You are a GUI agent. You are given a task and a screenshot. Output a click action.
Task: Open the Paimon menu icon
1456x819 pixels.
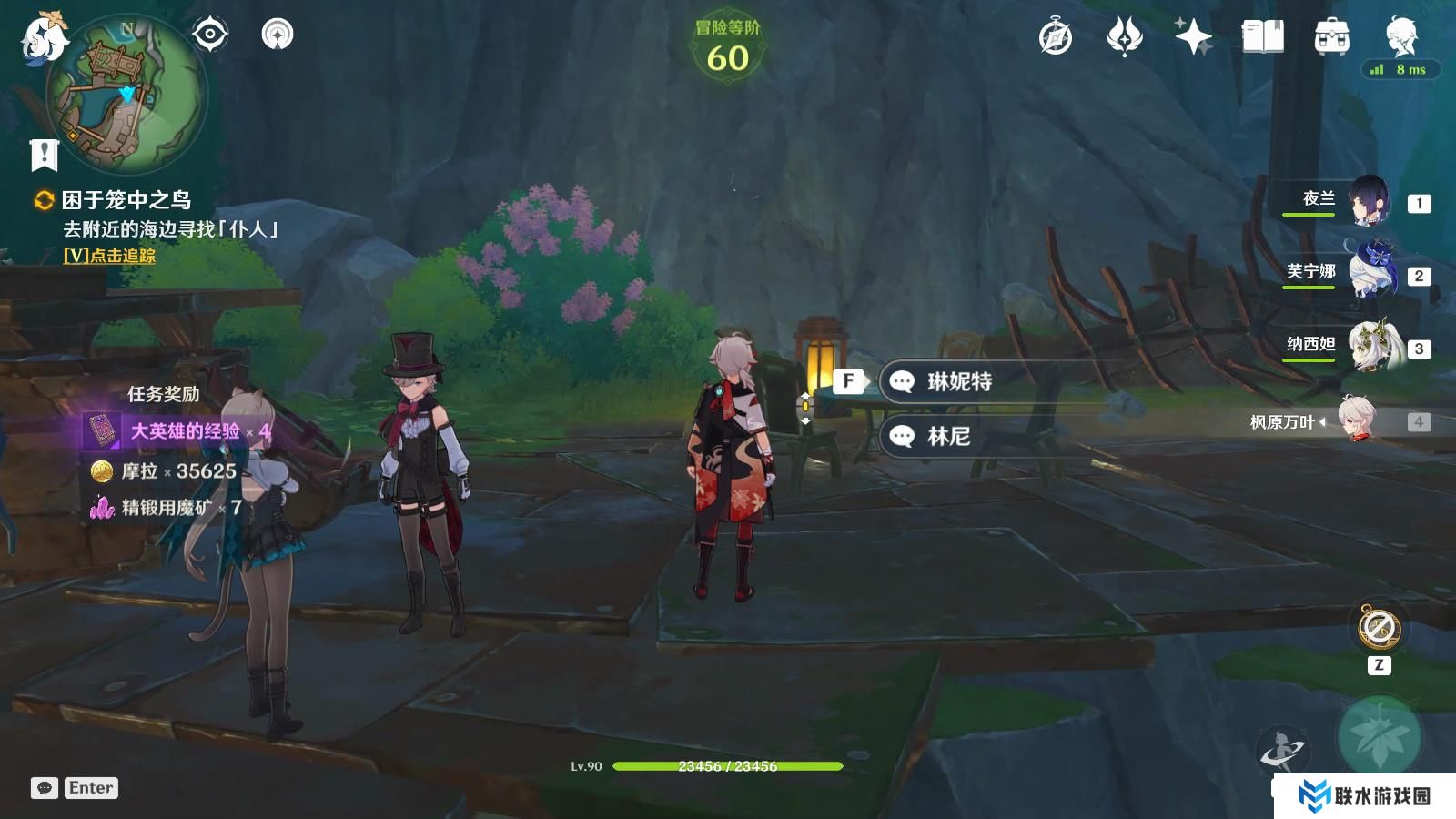44,38
